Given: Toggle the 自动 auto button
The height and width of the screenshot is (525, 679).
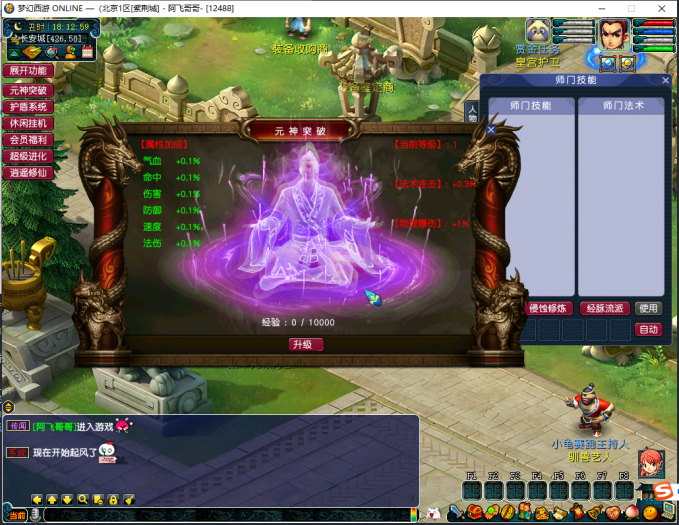Looking at the screenshot, I should [x=648, y=329].
